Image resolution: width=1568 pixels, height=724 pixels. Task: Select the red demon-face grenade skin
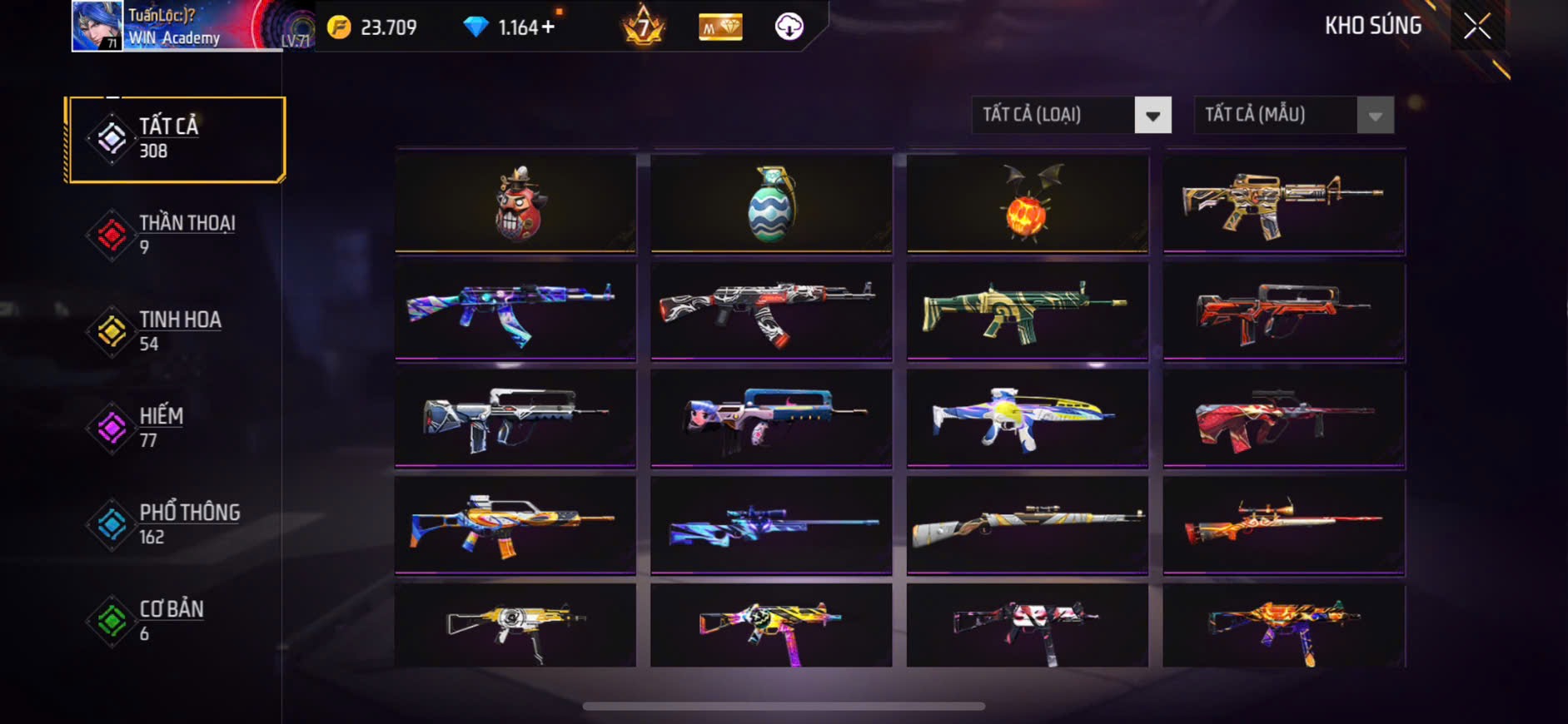[515, 203]
